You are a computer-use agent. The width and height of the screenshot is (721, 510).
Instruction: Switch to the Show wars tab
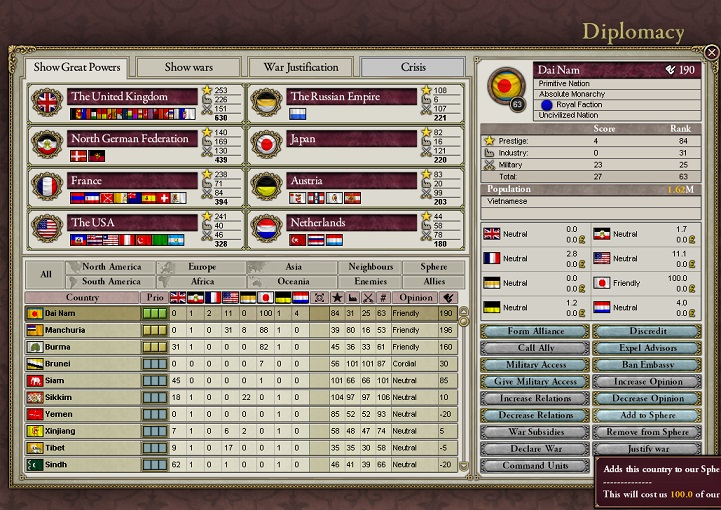[189, 67]
